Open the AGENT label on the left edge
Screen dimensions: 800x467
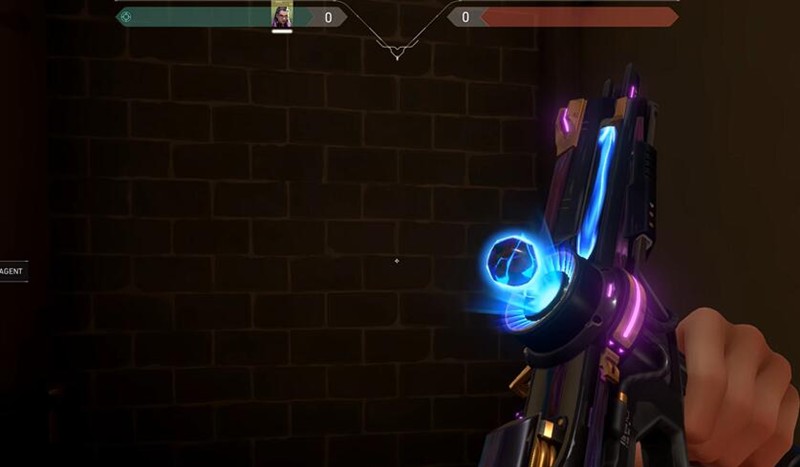click(x=12, y=271)
